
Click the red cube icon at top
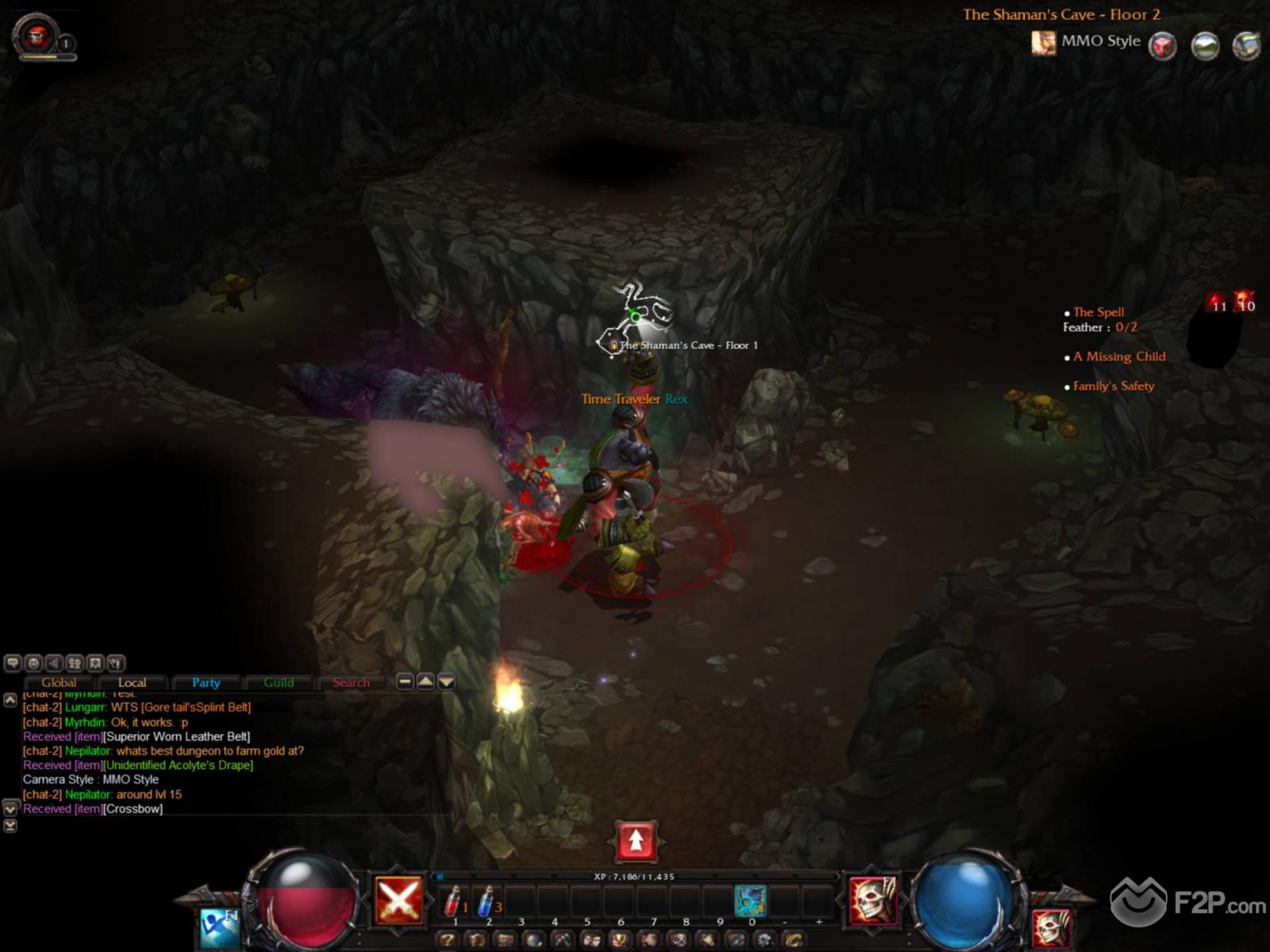coord(1163,45)
